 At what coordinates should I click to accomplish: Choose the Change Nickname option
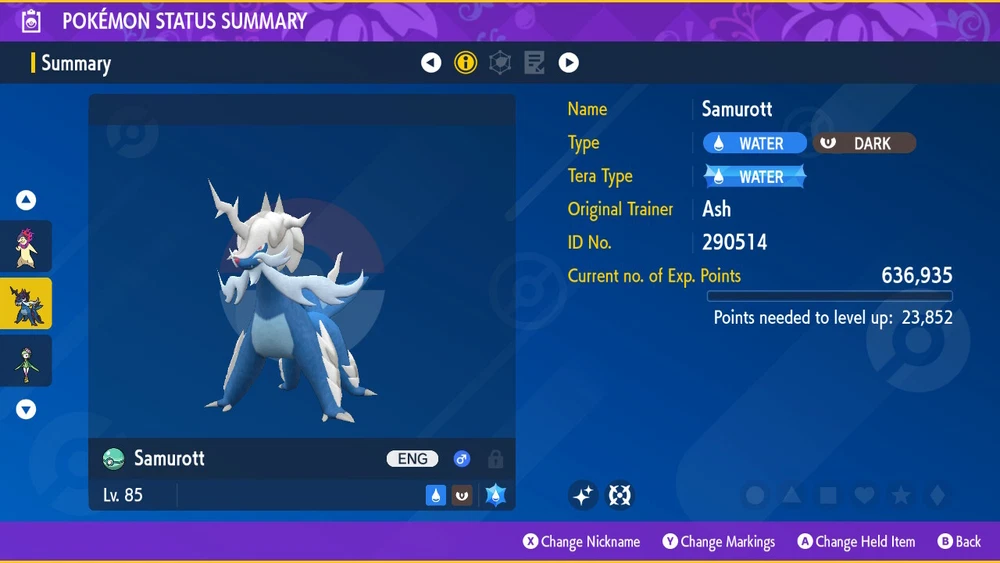(581, 542)
